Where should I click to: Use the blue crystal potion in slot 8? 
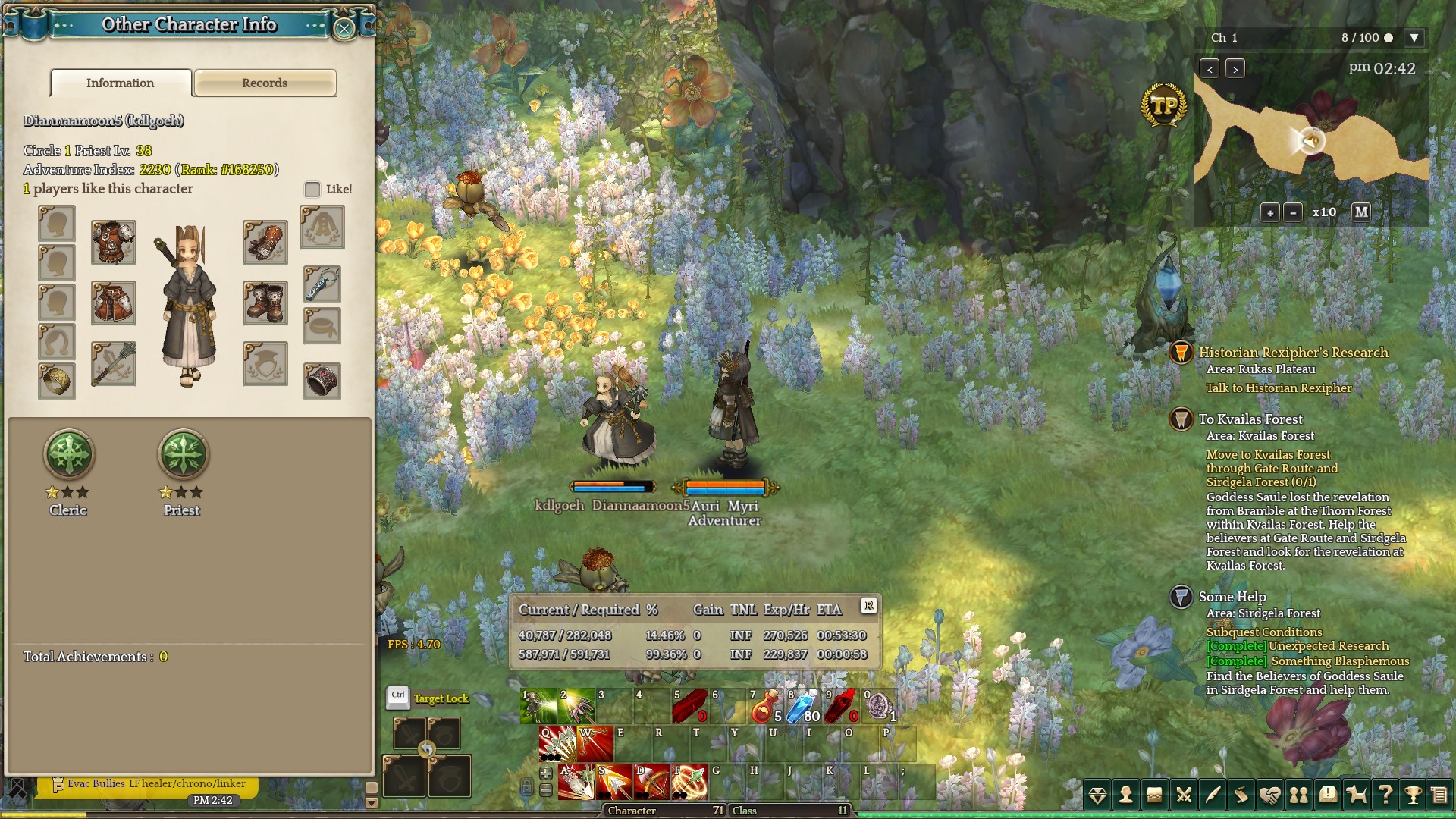[802, 706]
